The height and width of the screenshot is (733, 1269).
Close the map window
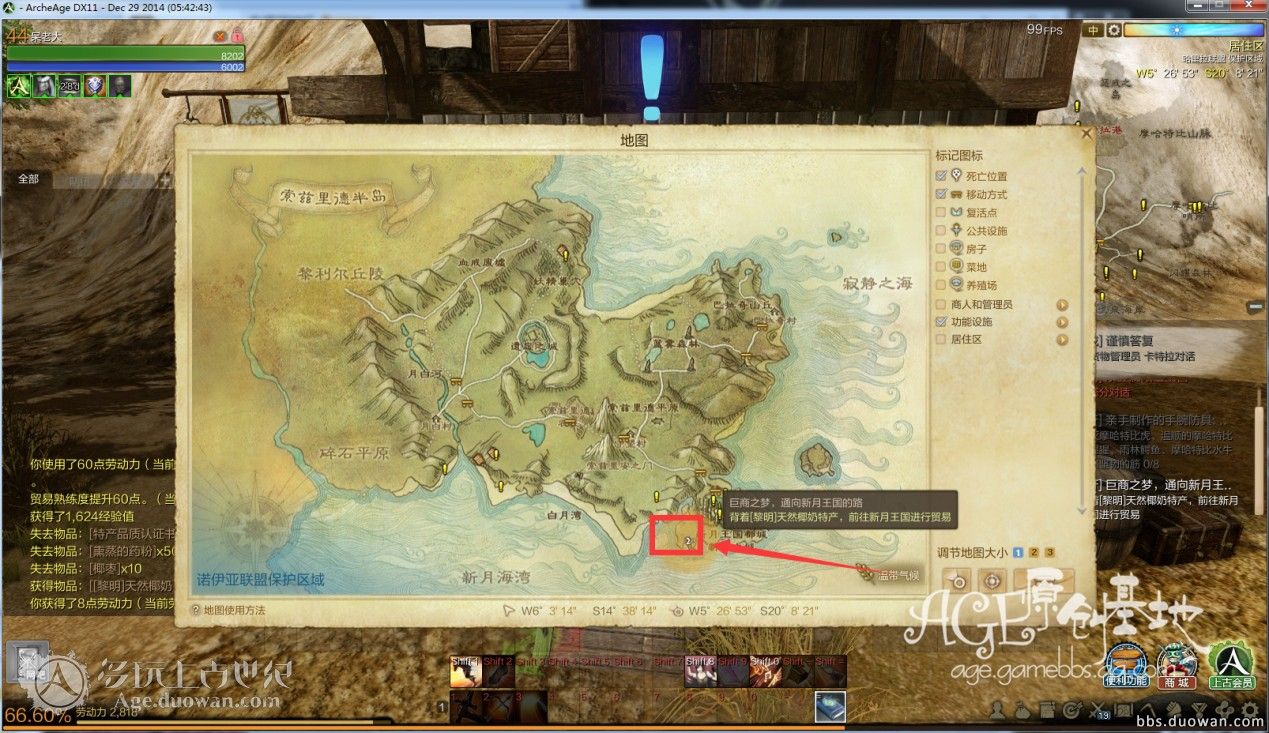click(1086, 131)
